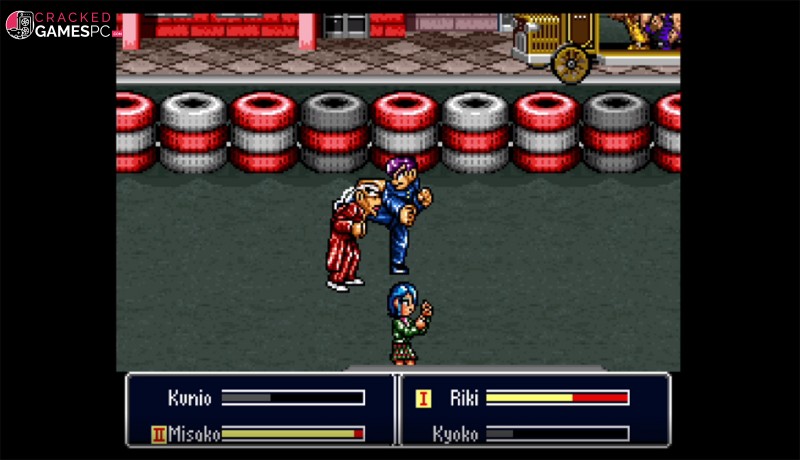This screenshot has width=800, height=460.
Task: Click the player I marker beside Riki
Action: [x=423, y=399]
